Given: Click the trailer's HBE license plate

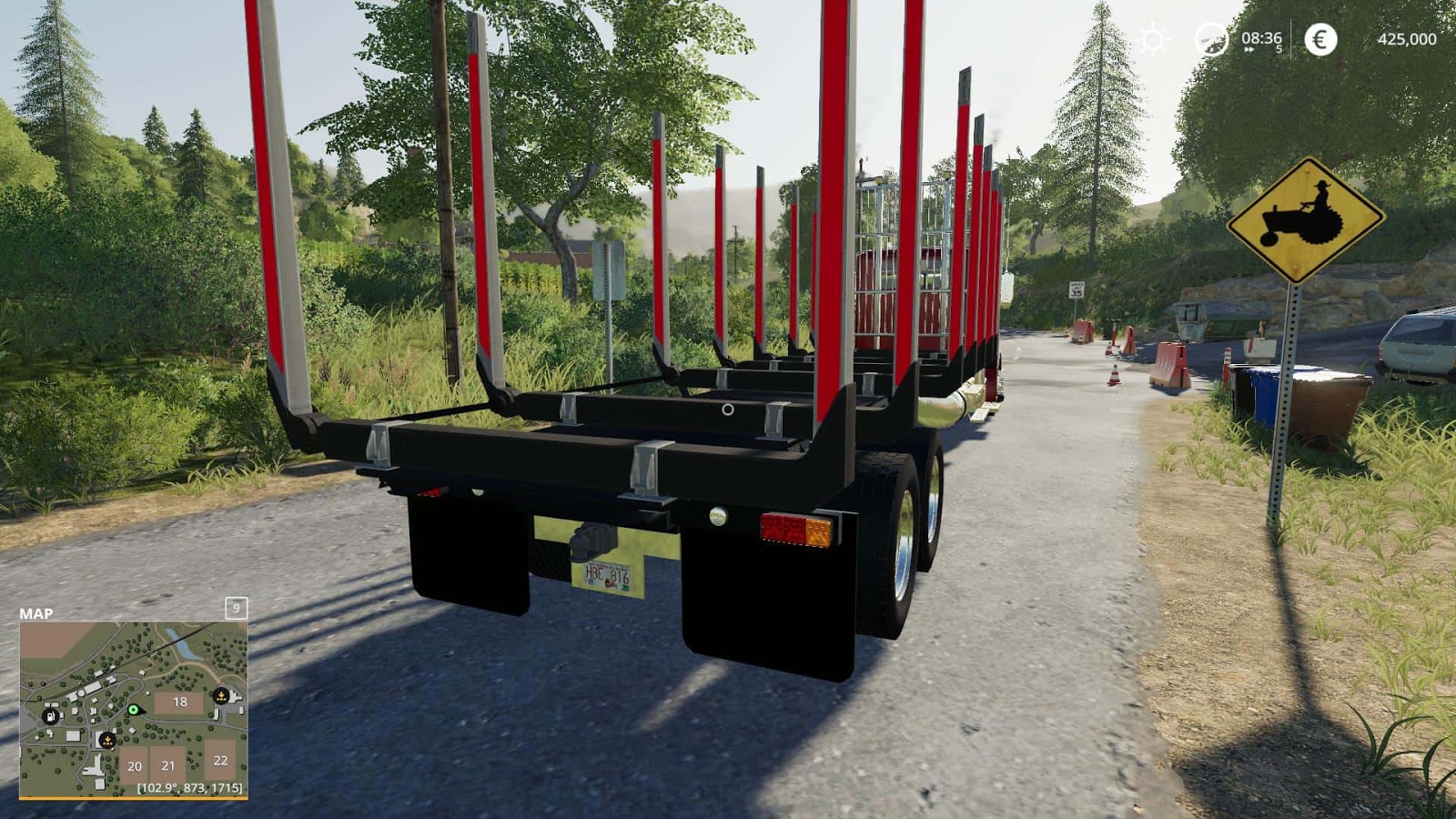Looking at the screenshot, I should (x=608, y=573).
